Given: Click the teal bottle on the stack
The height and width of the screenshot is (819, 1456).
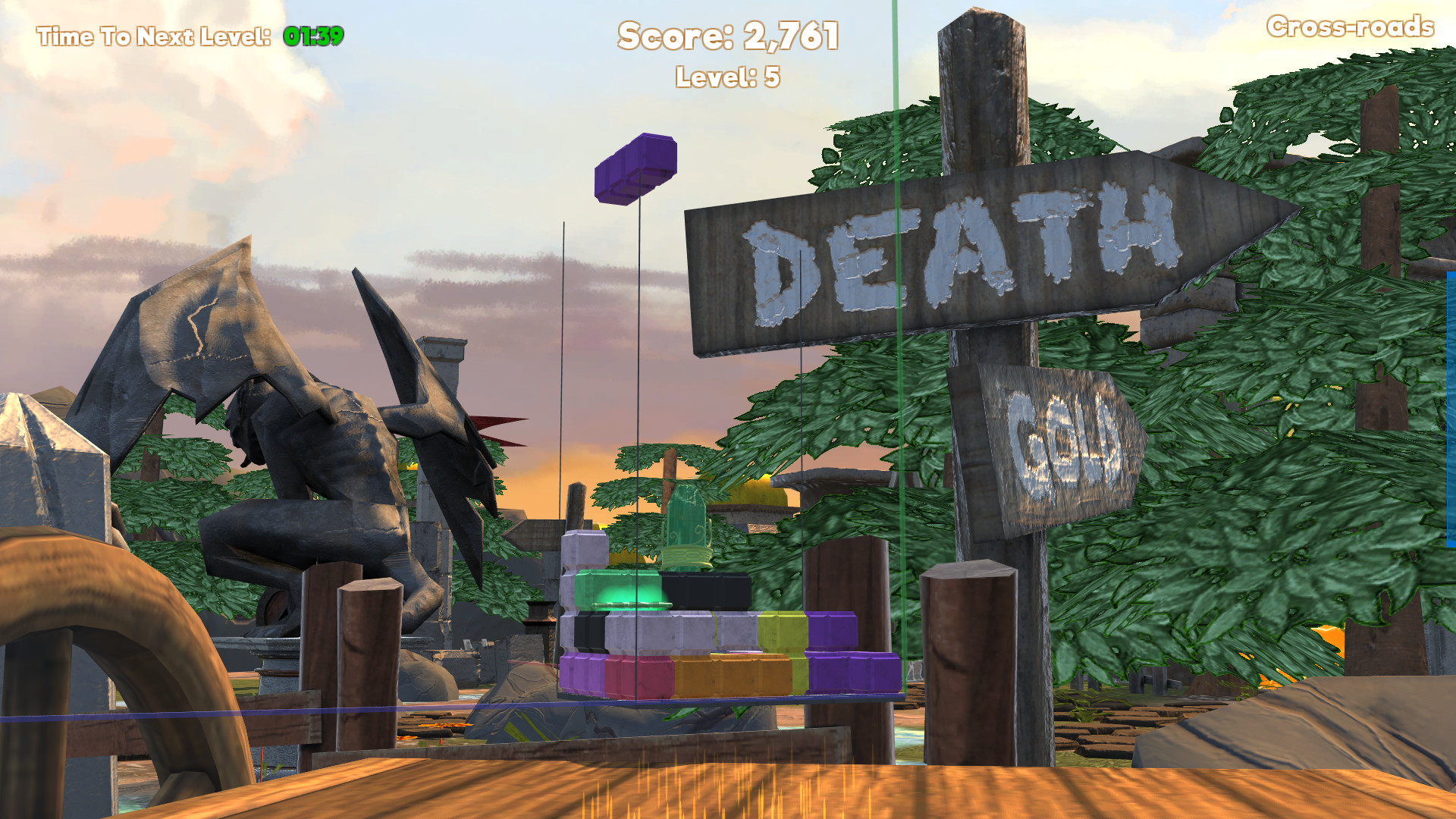Looking at the screenshot, I should (686, 525).
